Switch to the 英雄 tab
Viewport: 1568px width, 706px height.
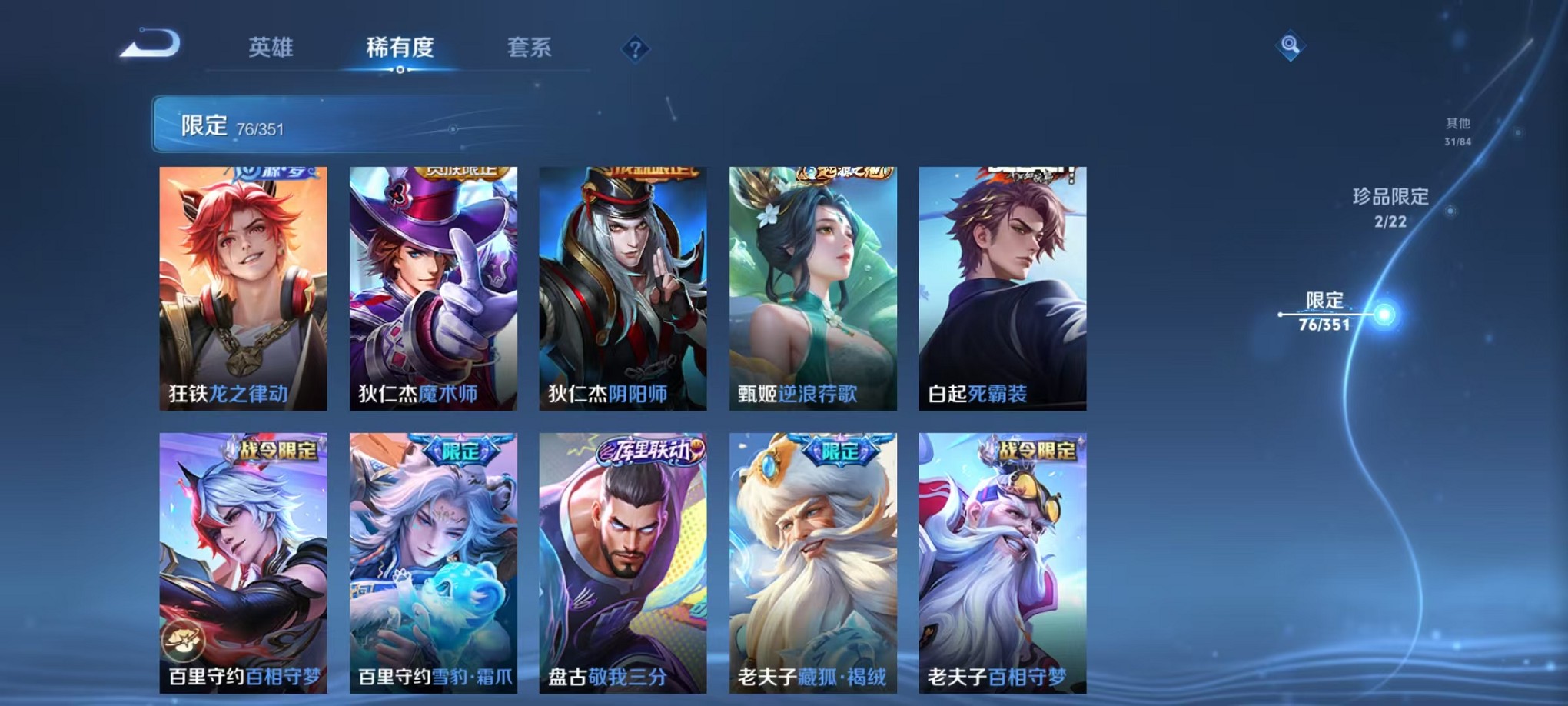point(271,48)
